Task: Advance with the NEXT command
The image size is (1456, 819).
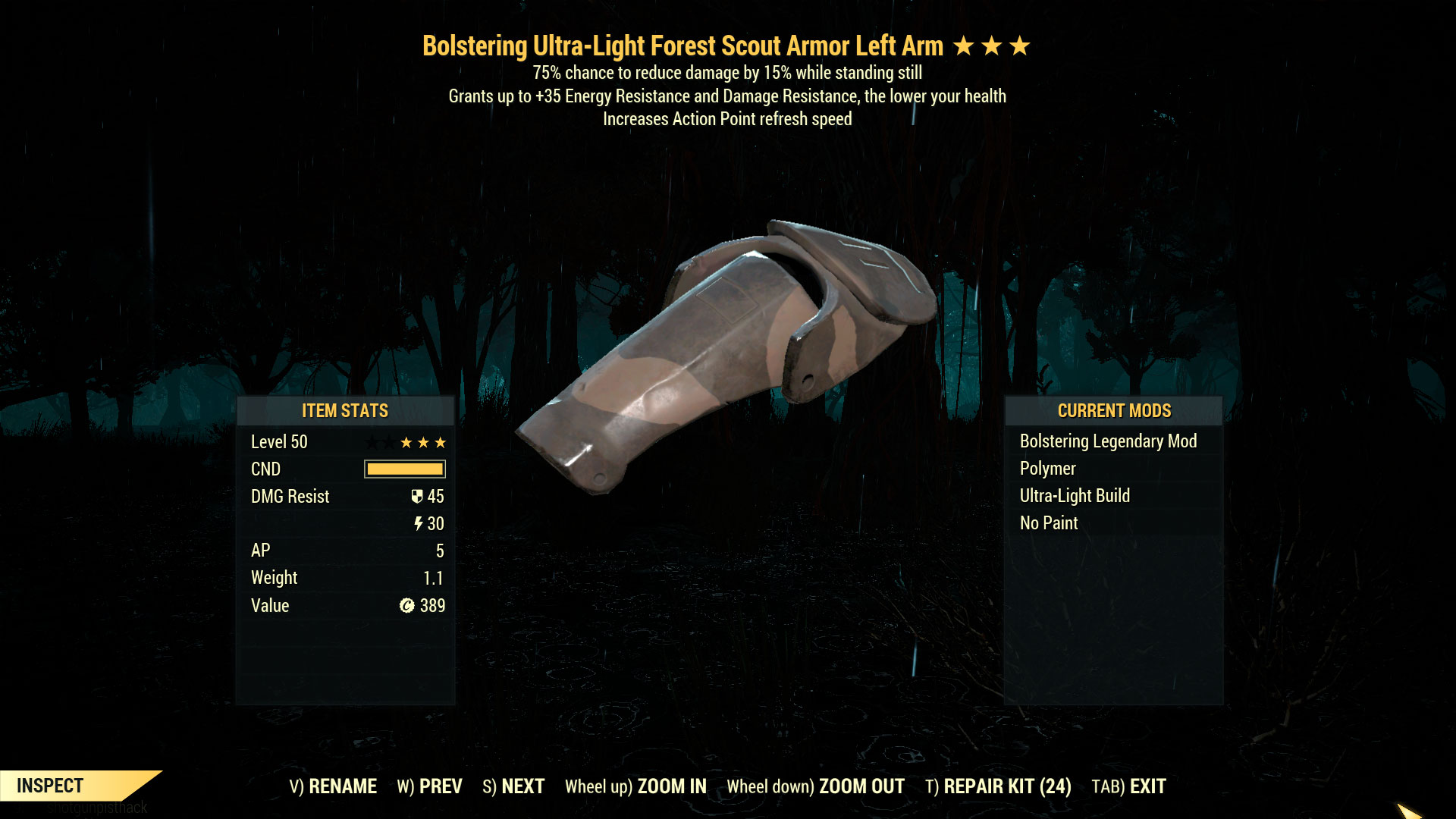Action: [x=522, y=787]
